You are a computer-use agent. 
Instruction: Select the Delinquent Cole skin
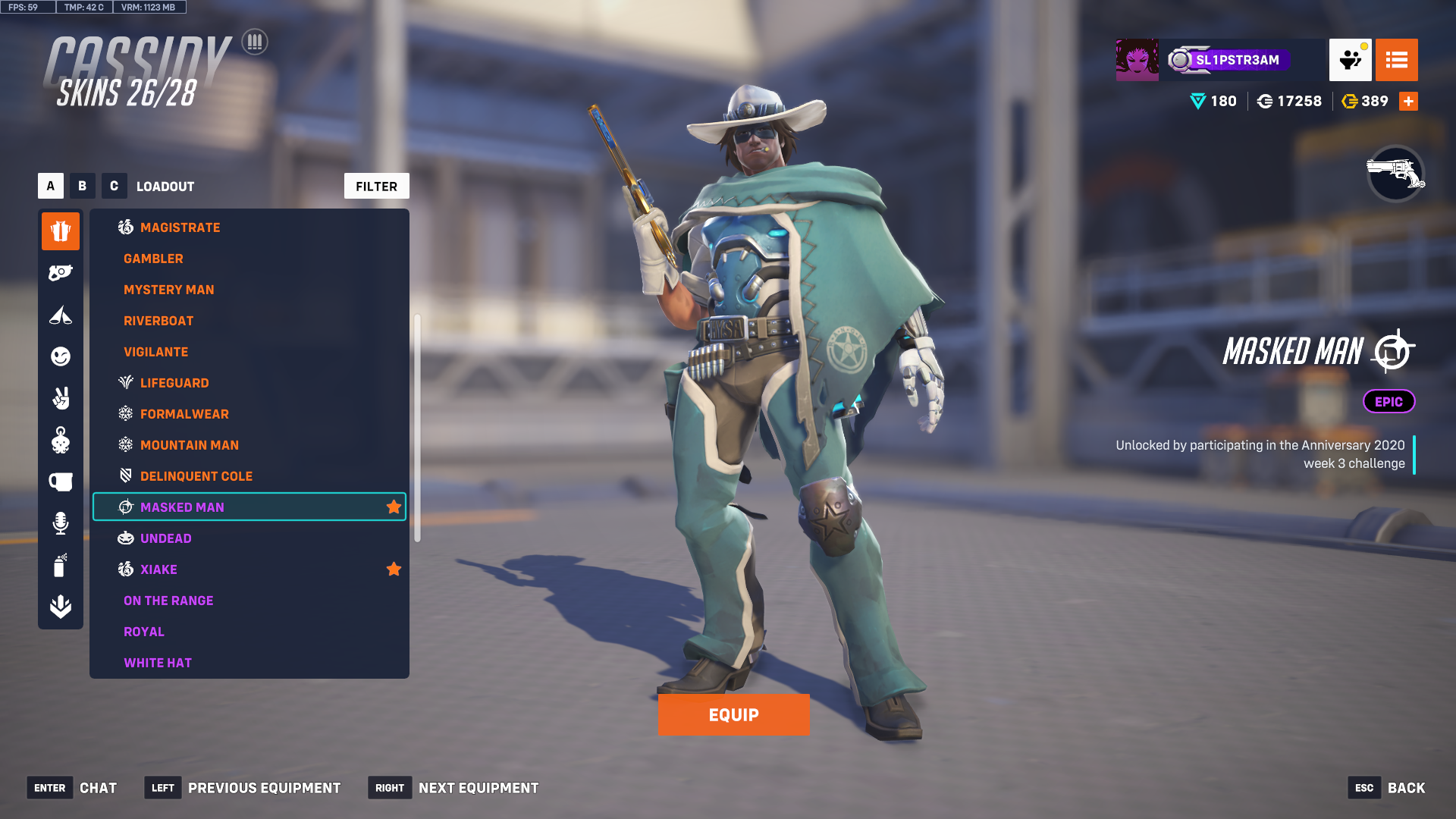tap(196, 476)
